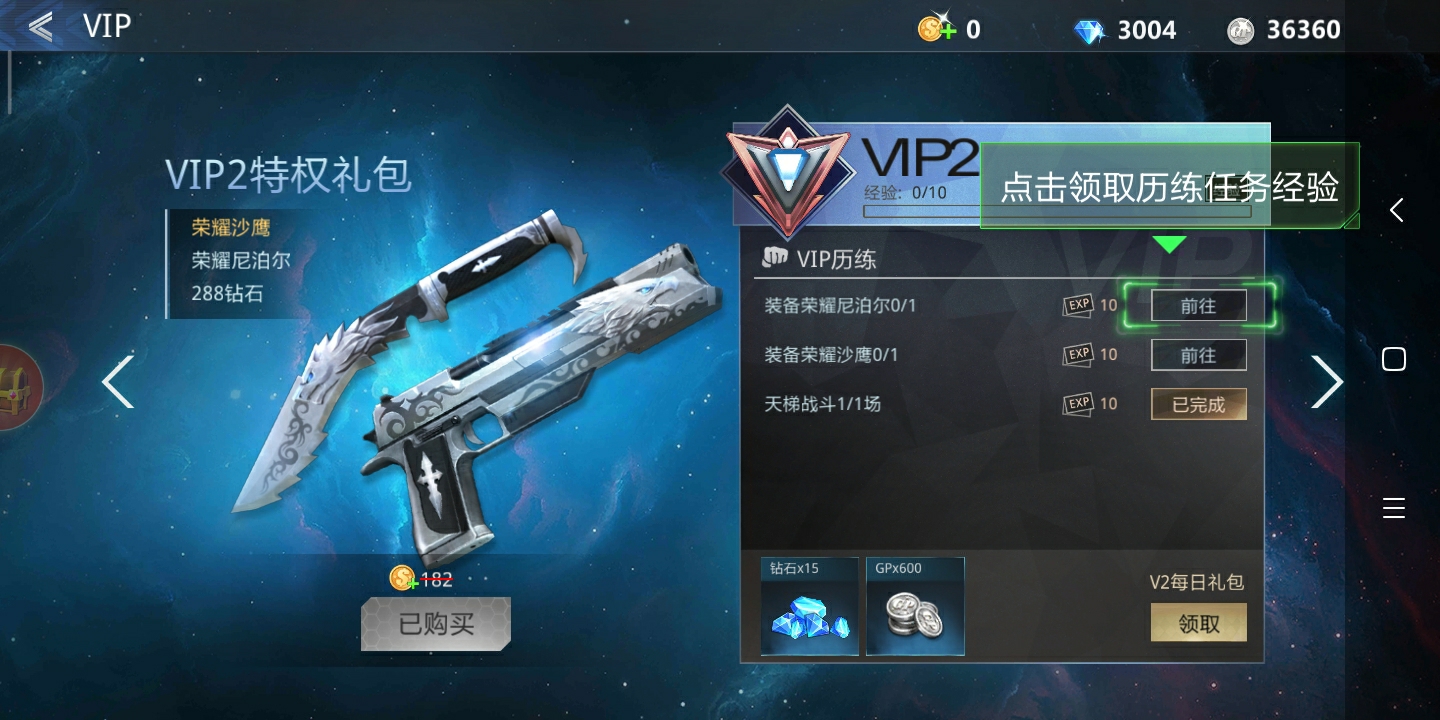Tap the green triangle indicator above VIP历练 panel
Screen dimensions: 1440x720
[1170, 242]
